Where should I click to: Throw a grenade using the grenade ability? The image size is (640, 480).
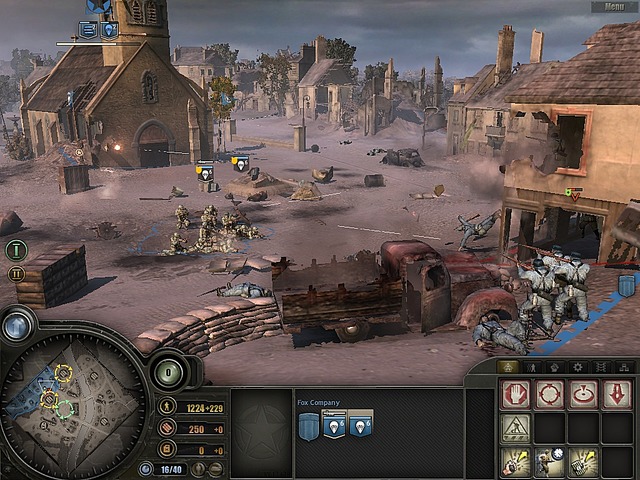[515, 462]
